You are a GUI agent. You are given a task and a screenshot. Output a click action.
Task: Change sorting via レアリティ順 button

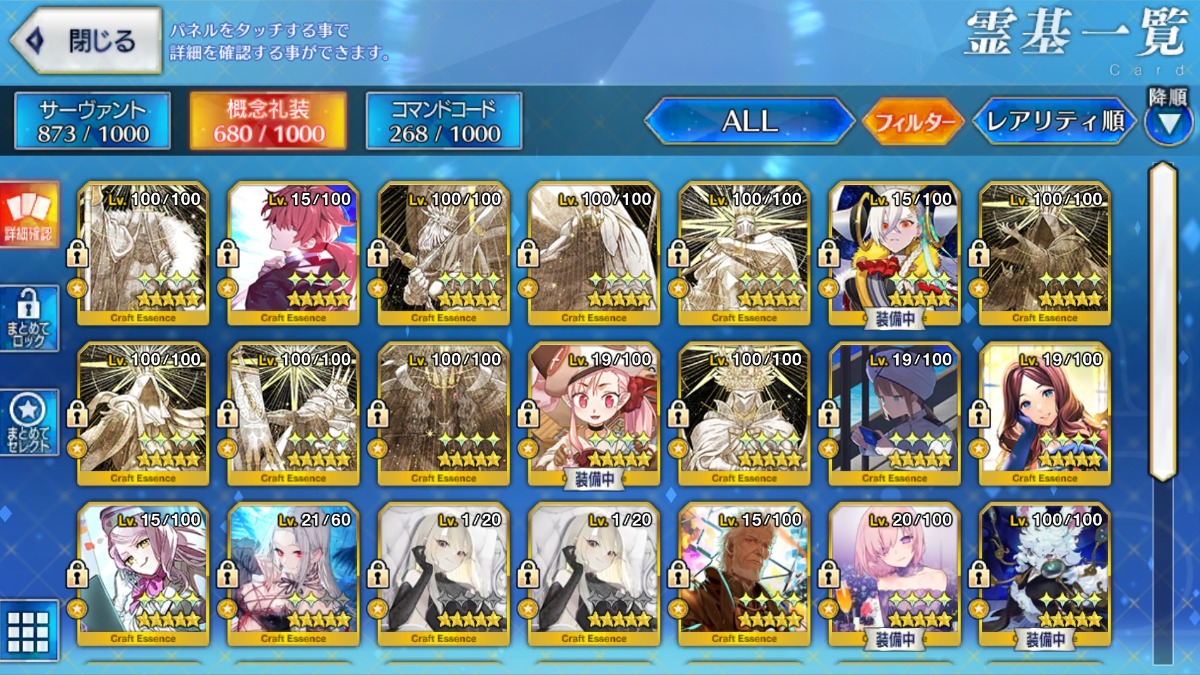[1054, 122]
